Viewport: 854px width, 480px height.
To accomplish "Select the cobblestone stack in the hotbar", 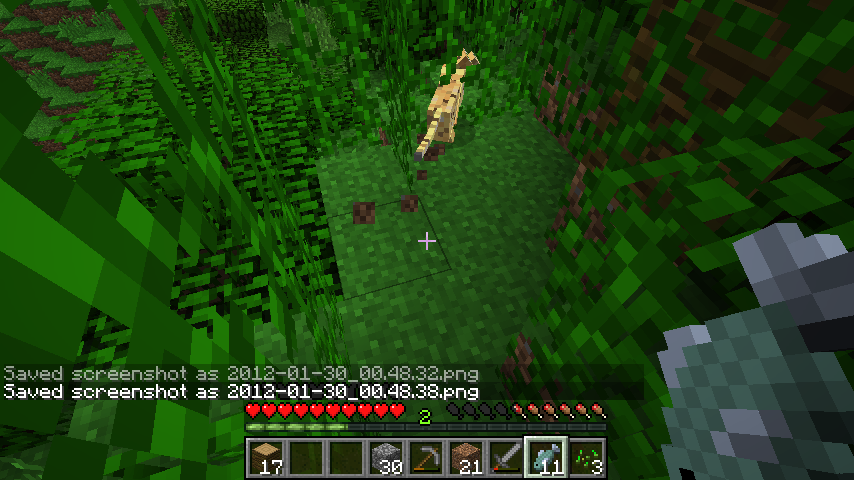I will click(386, 457).
